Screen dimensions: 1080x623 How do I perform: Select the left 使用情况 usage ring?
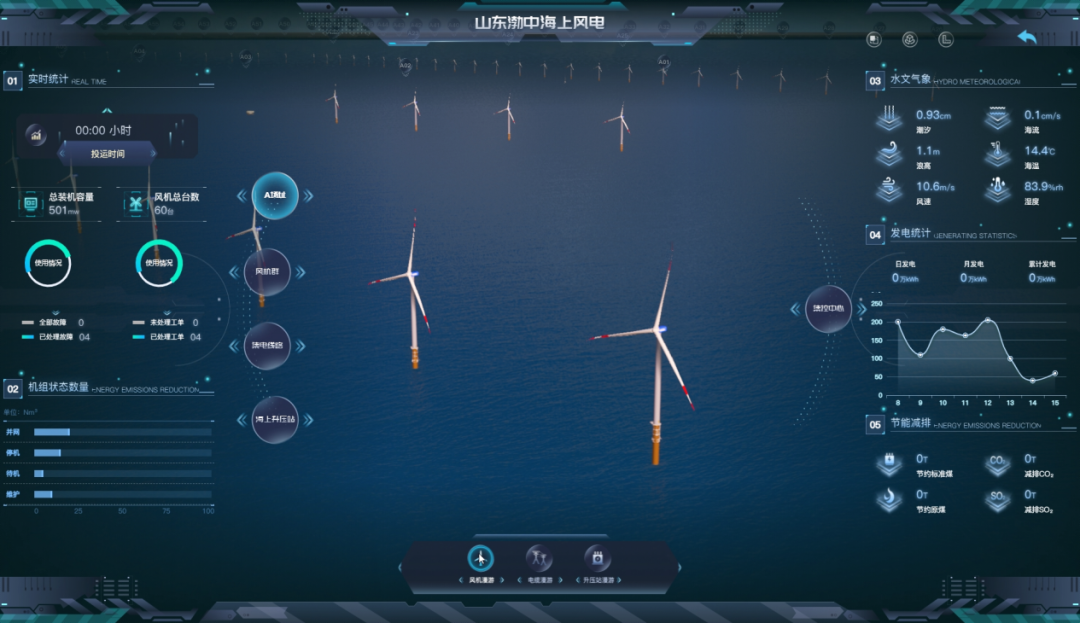(48, 263)
